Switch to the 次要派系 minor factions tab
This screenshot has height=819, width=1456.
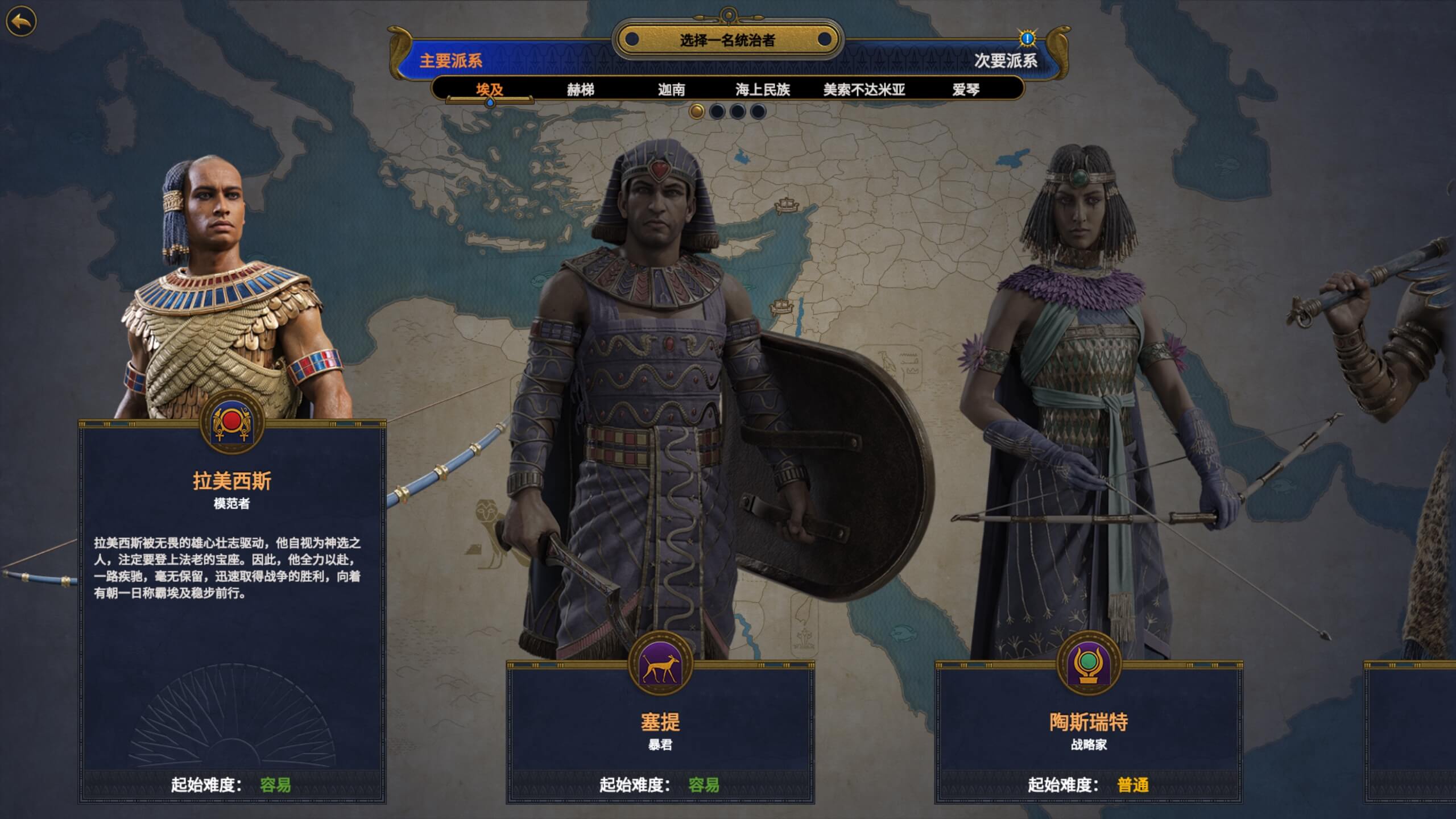1006,61
